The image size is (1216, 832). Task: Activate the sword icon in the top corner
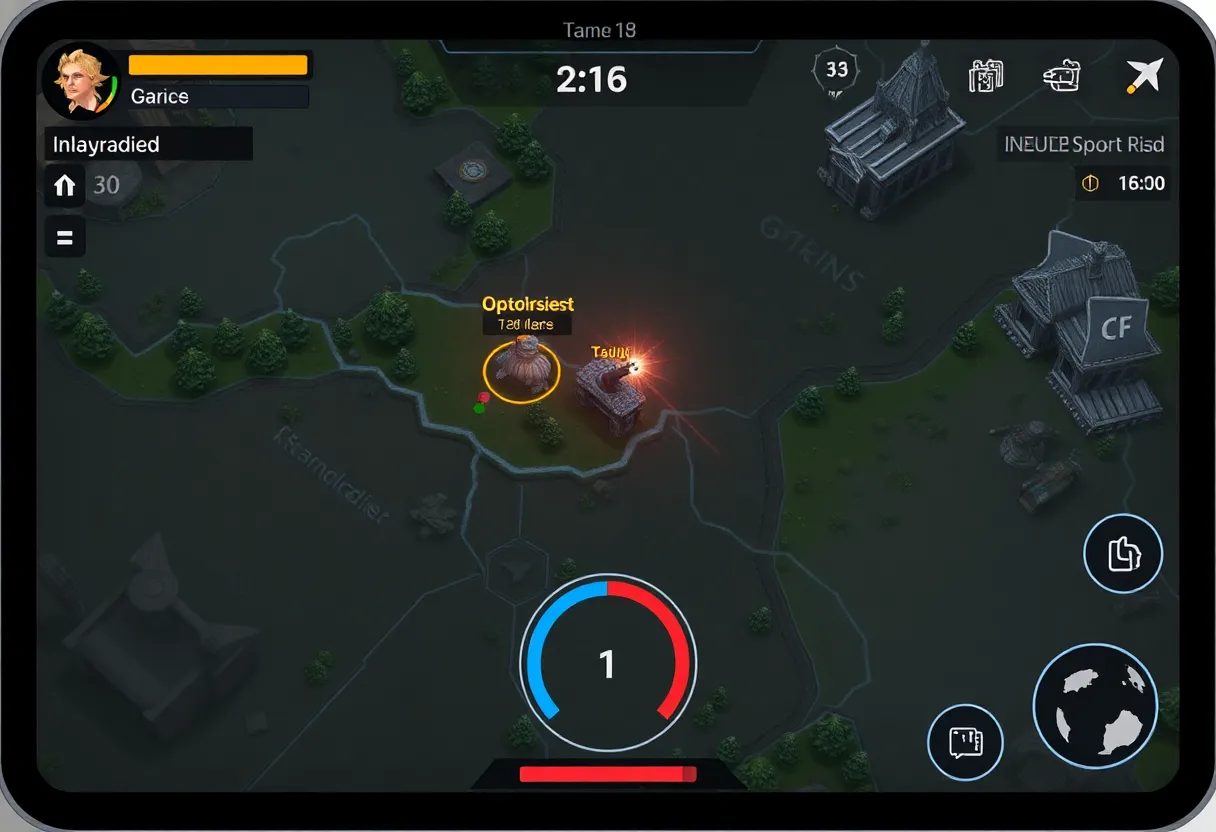coord(1144,76)
